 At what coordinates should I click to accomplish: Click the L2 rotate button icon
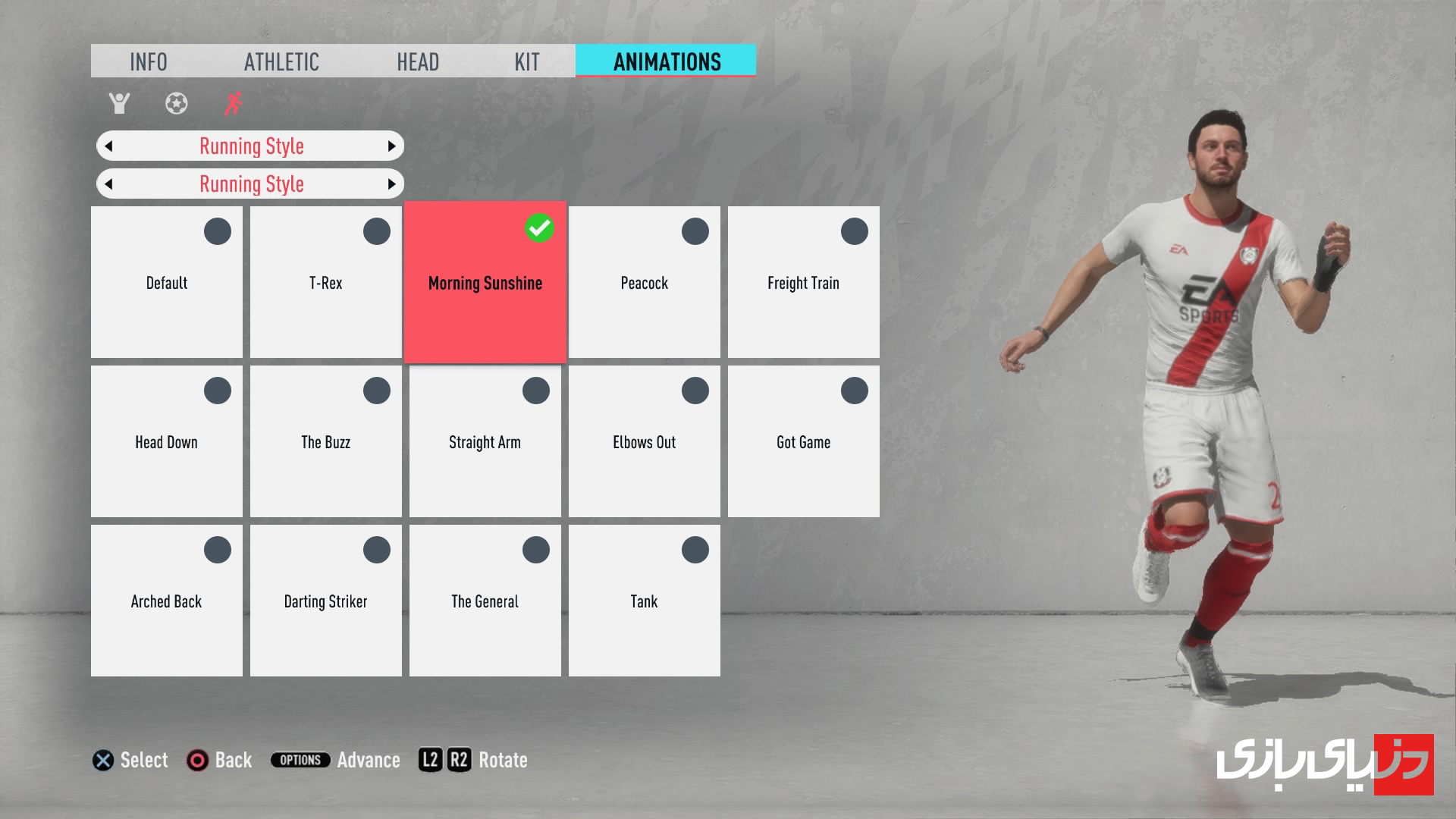pyautogui.click(x=430, y=760)
